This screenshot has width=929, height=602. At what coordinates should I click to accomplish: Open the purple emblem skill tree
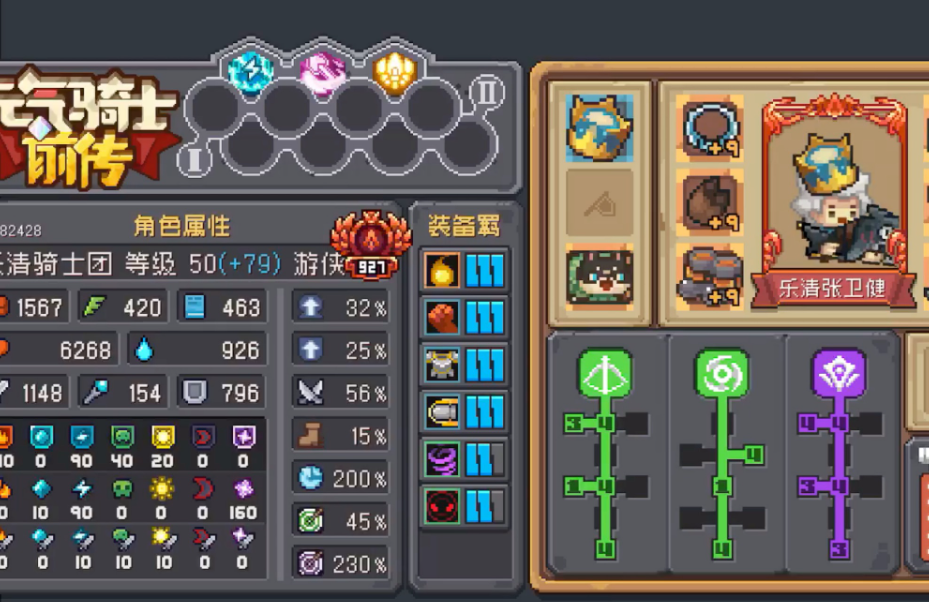(x=838, y=374)
